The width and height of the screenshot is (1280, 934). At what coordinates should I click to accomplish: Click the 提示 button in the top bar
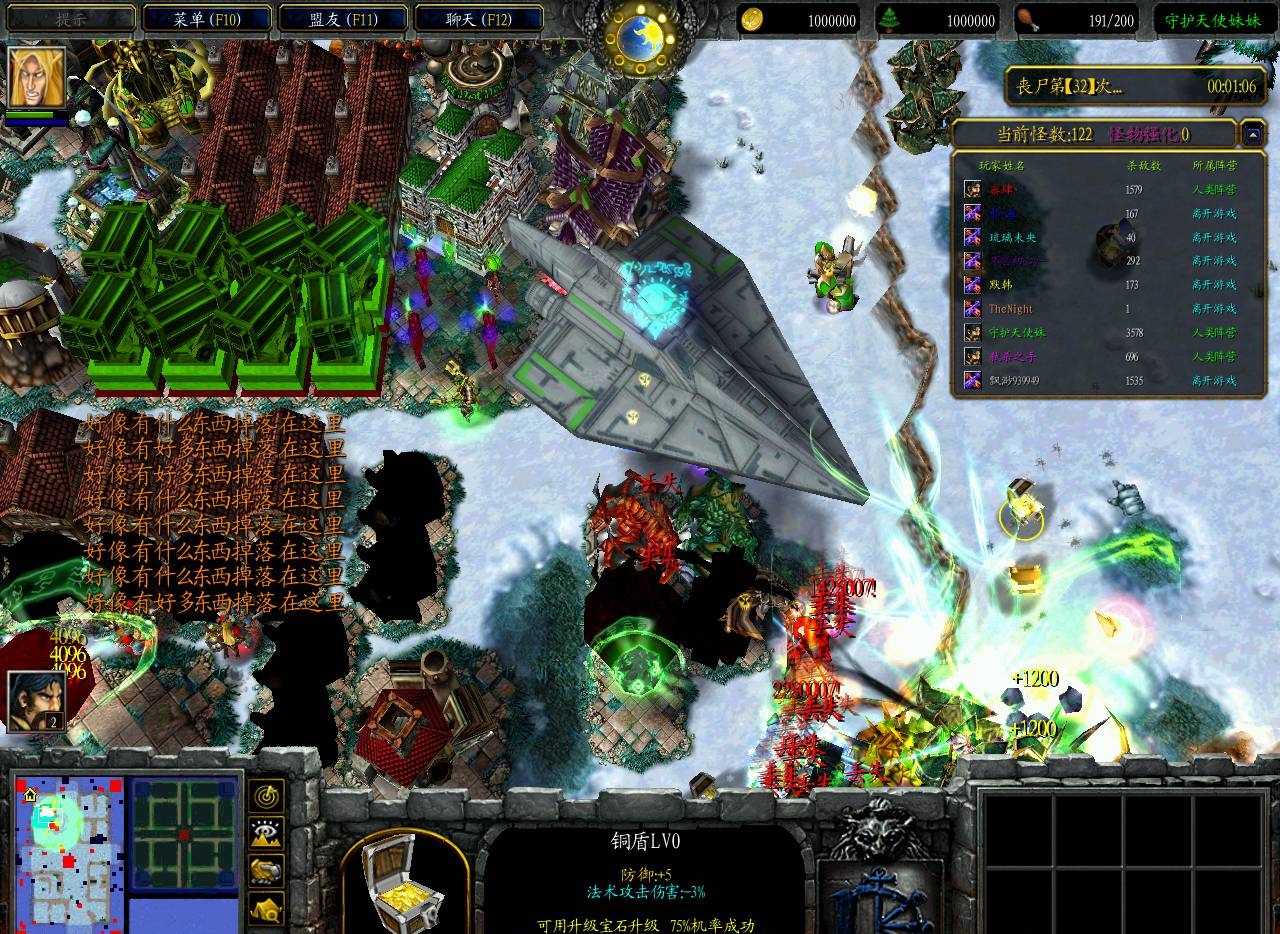pos(70,19)
